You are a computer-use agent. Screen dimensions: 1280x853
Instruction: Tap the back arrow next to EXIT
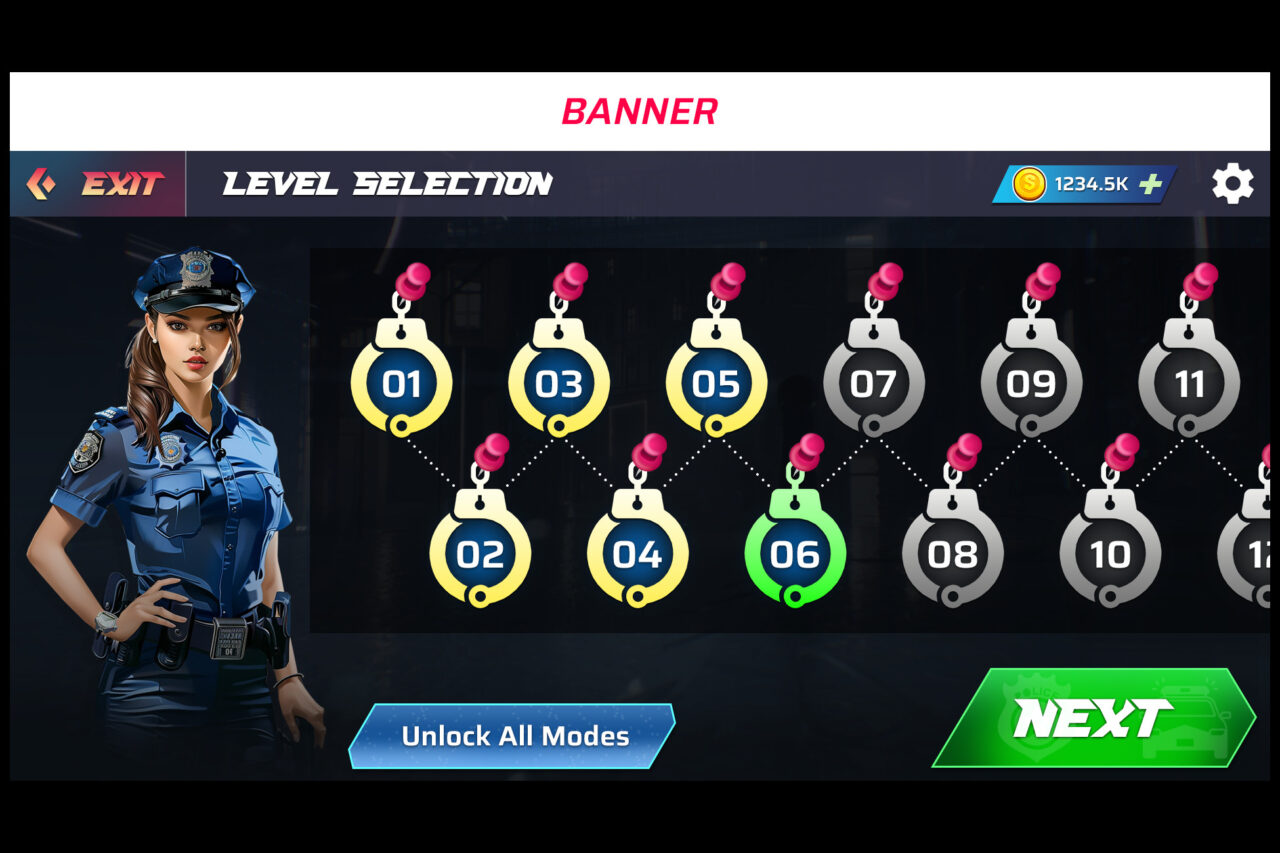point(42,183)
